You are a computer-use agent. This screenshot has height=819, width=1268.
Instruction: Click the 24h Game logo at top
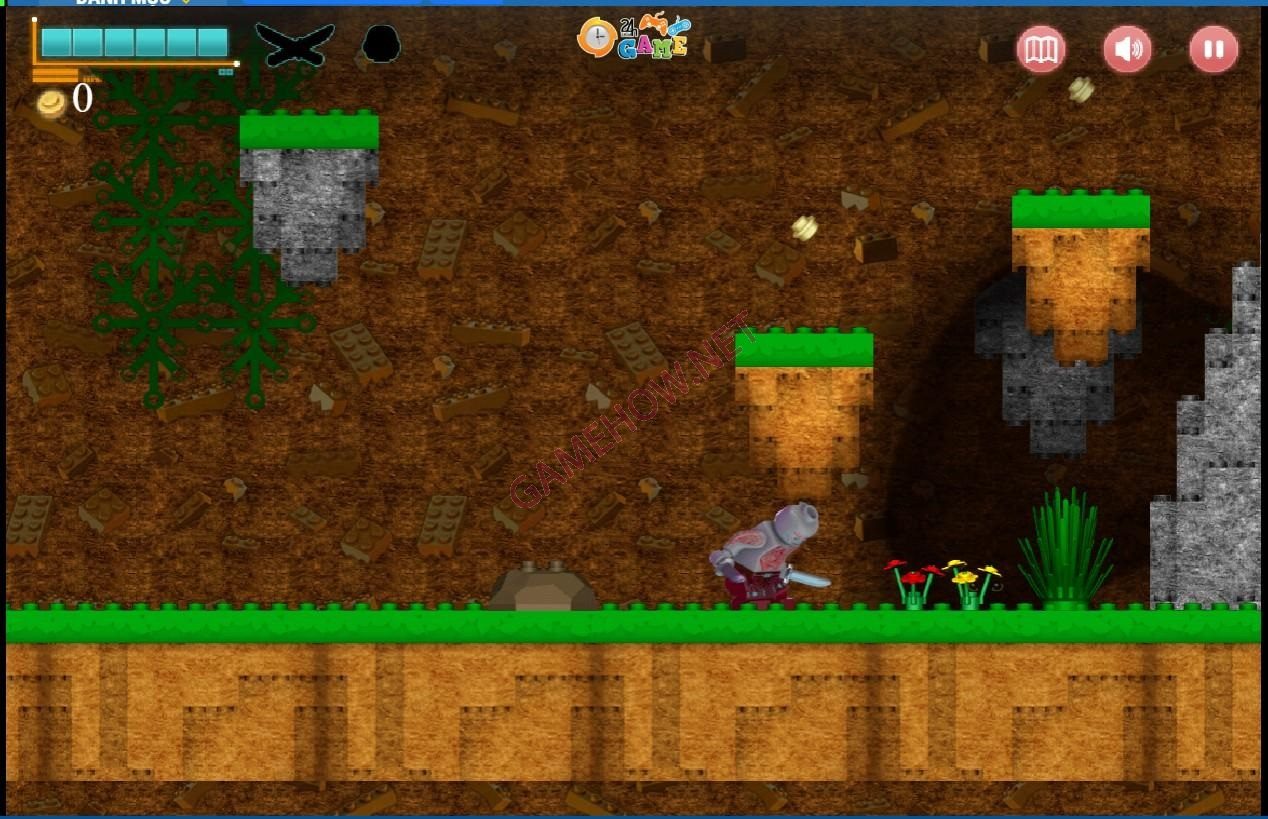point(634,38)
